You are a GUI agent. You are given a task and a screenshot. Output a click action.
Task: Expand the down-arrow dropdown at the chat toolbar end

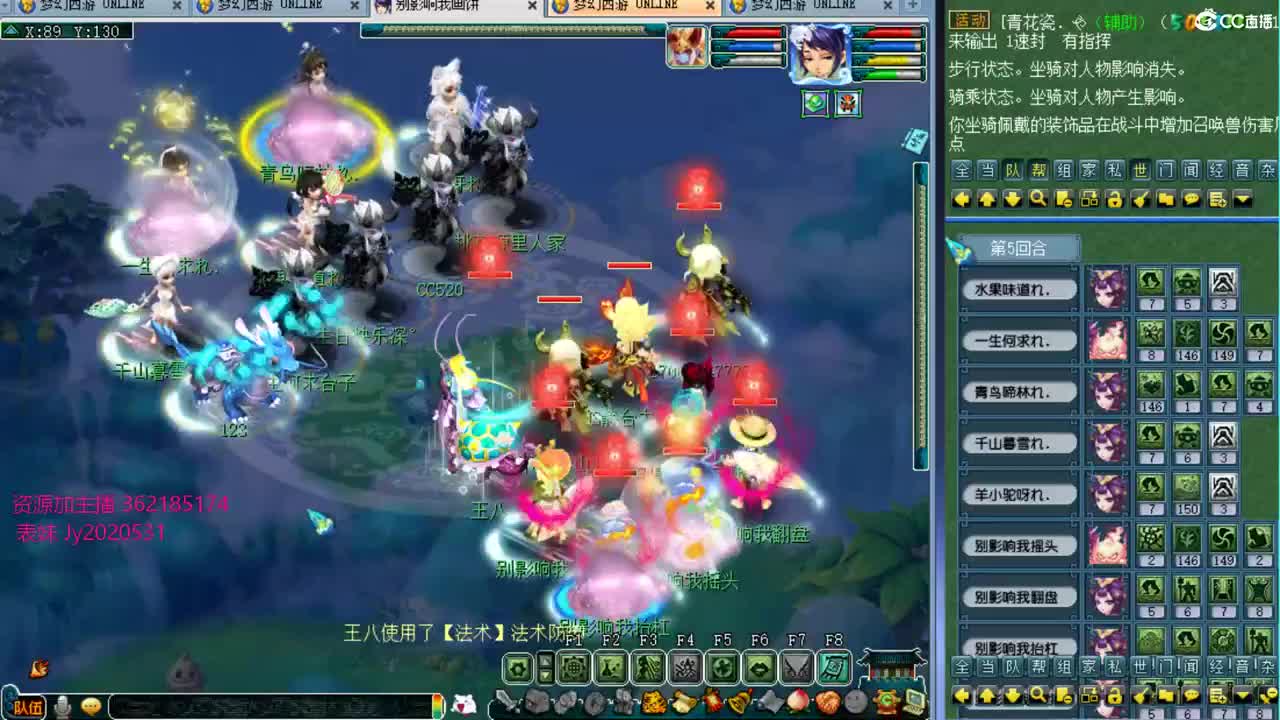[1241, 198]
